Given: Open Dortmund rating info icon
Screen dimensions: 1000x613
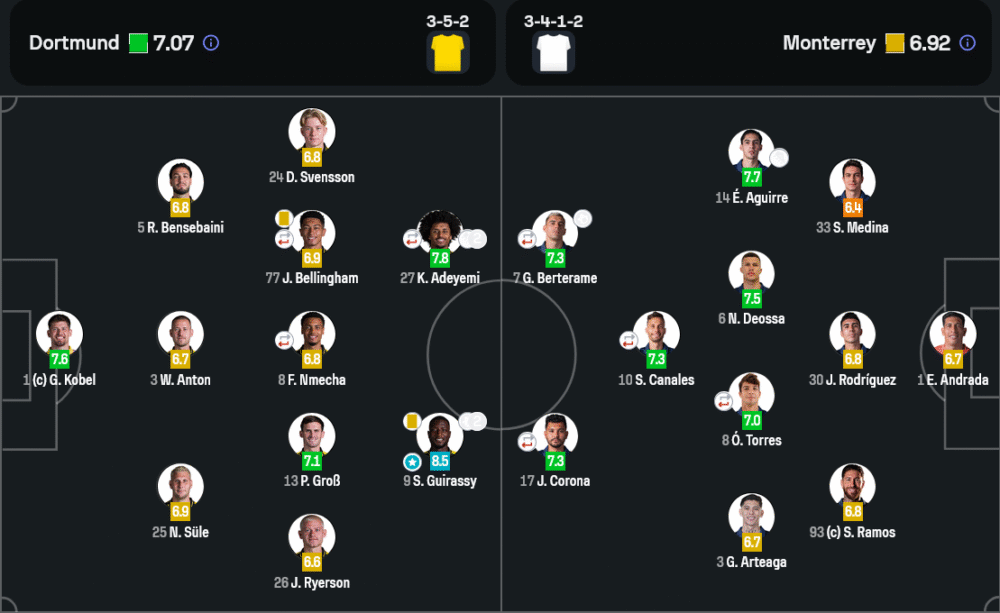Looking at the screenshot, I should [211, 43].
